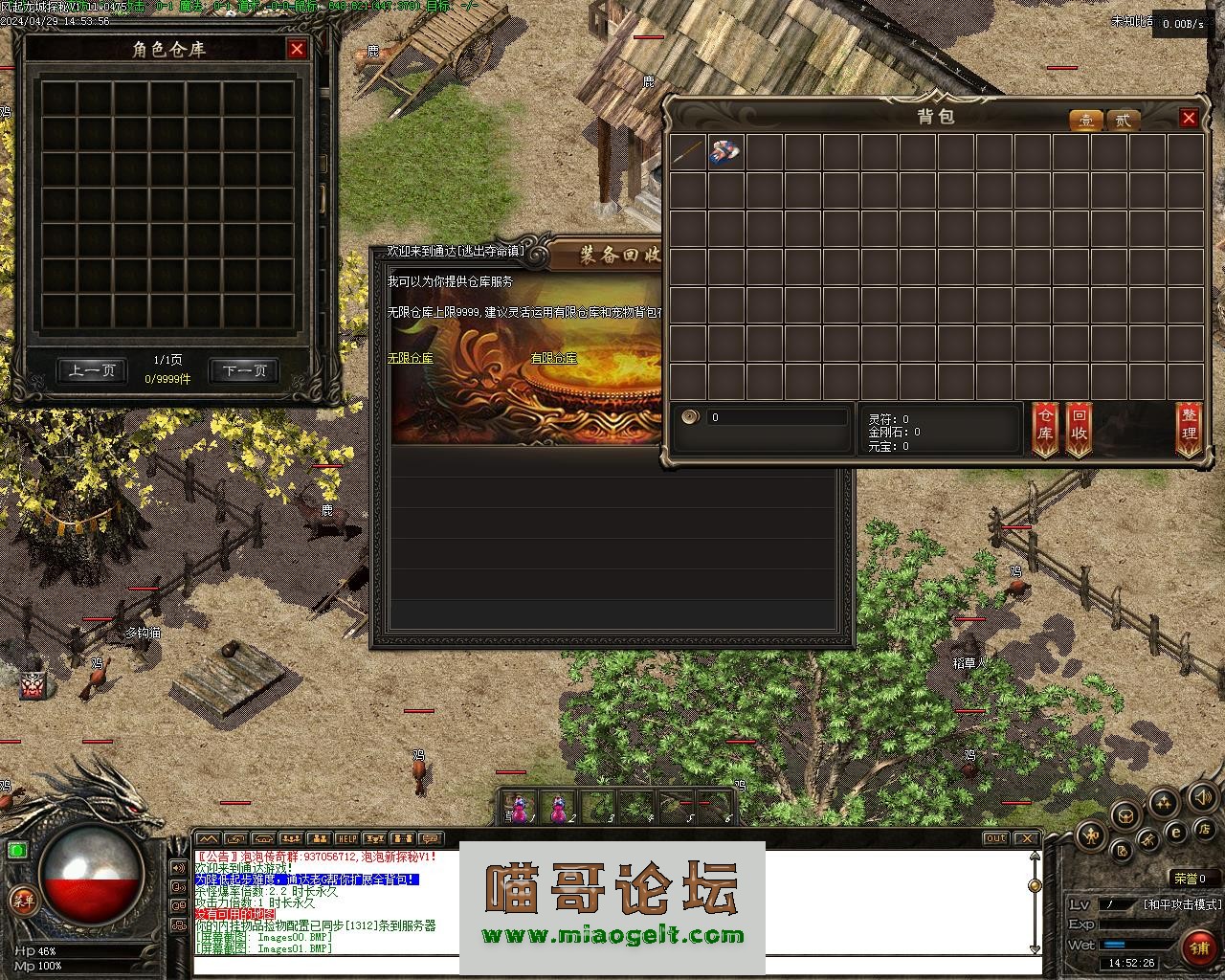The width and height of the screenshot is (1225, 980).
Task: Select the blue-red cloth item in backpack
Action: 726,153
